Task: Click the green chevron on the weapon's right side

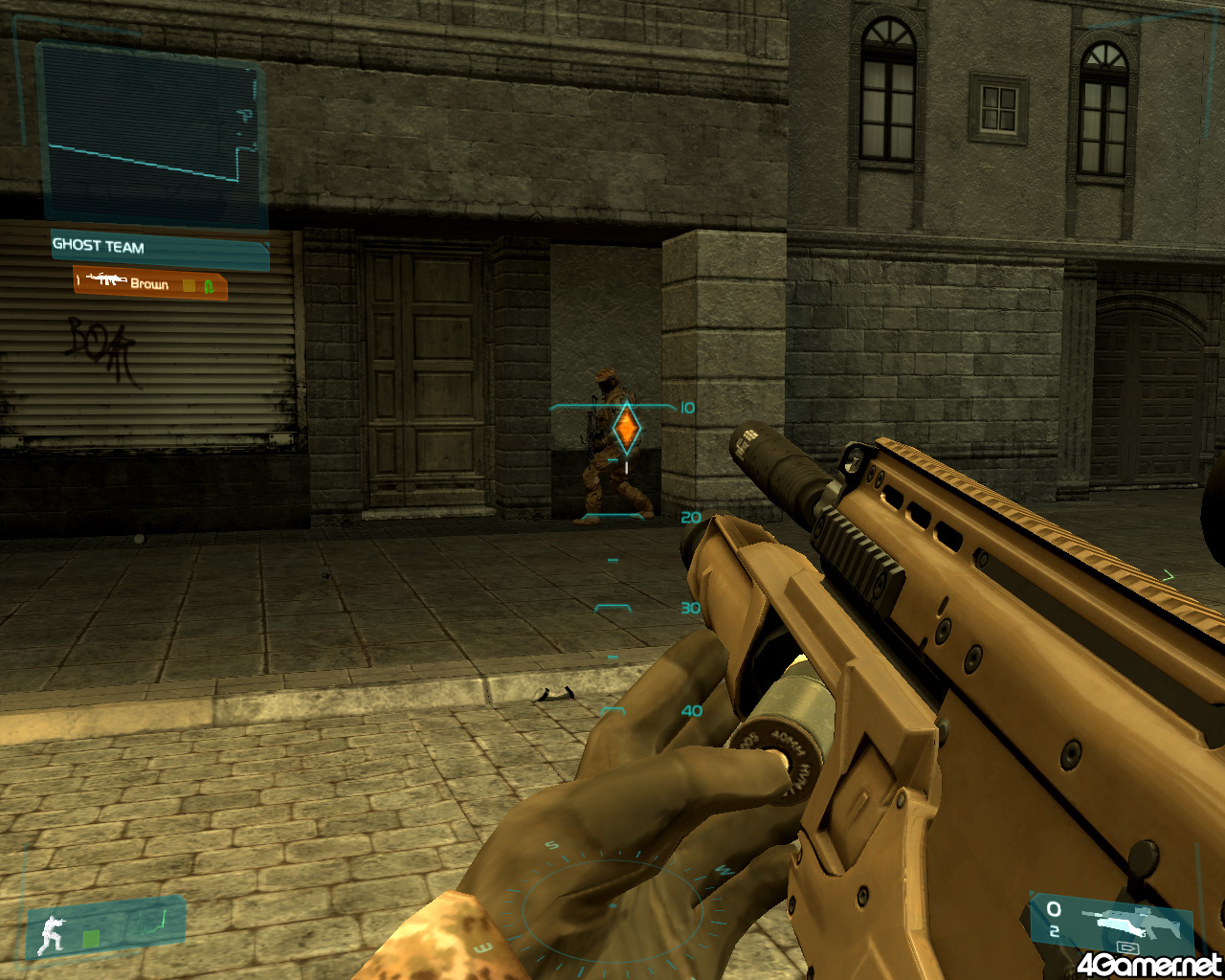Action: pos(1168,576)
